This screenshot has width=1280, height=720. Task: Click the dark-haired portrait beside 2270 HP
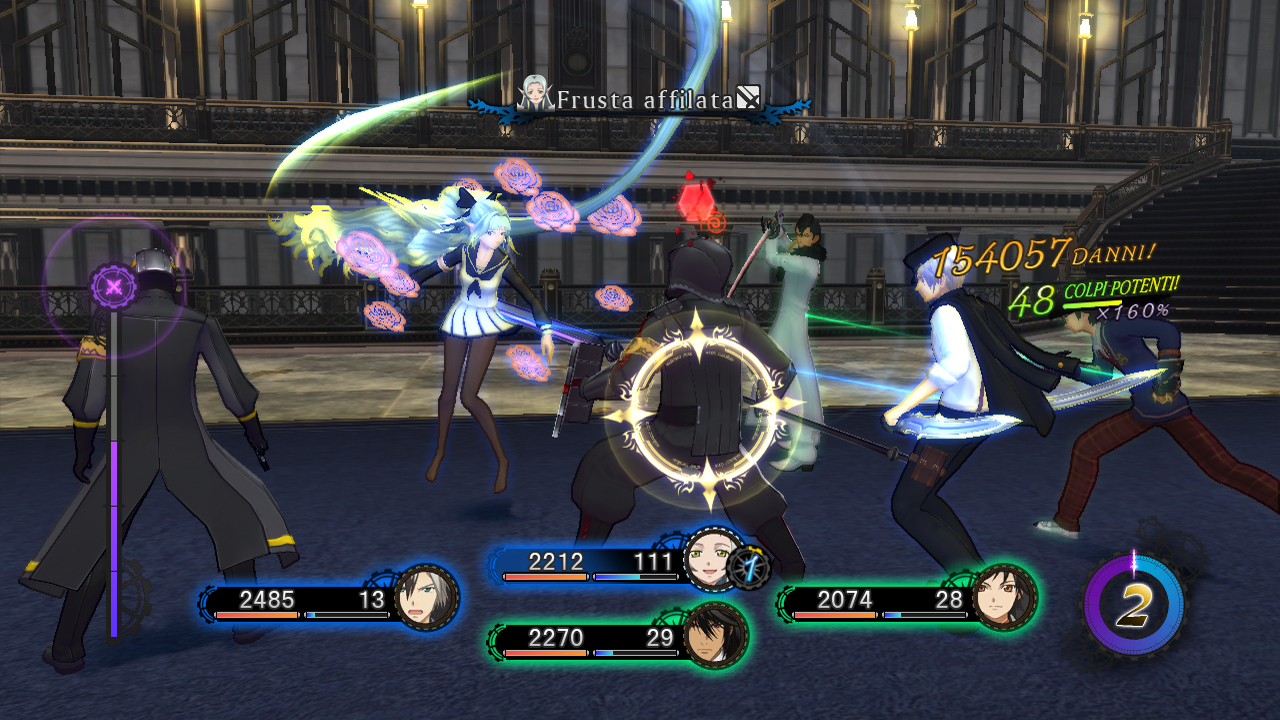715,634
